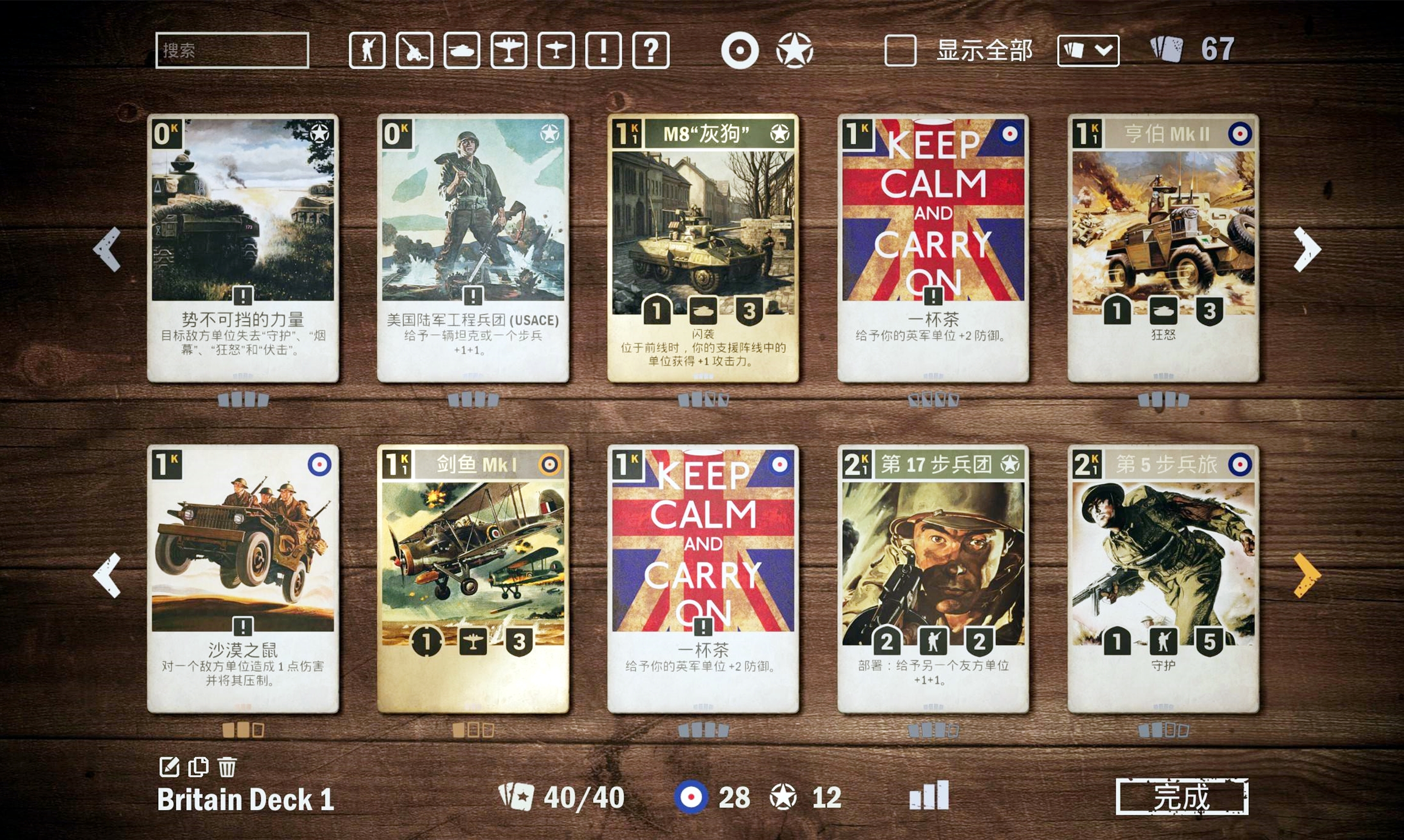Image resolution: width=1404 pixels, height=840 pixels.
Task: Rename Britain Deck 1 with edit icon
Action: click(x=169, y=767)
